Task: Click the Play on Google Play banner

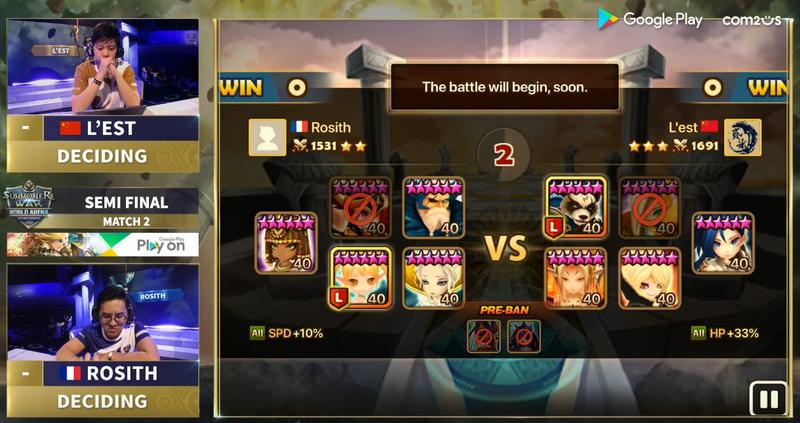Action: coord(102,245)
